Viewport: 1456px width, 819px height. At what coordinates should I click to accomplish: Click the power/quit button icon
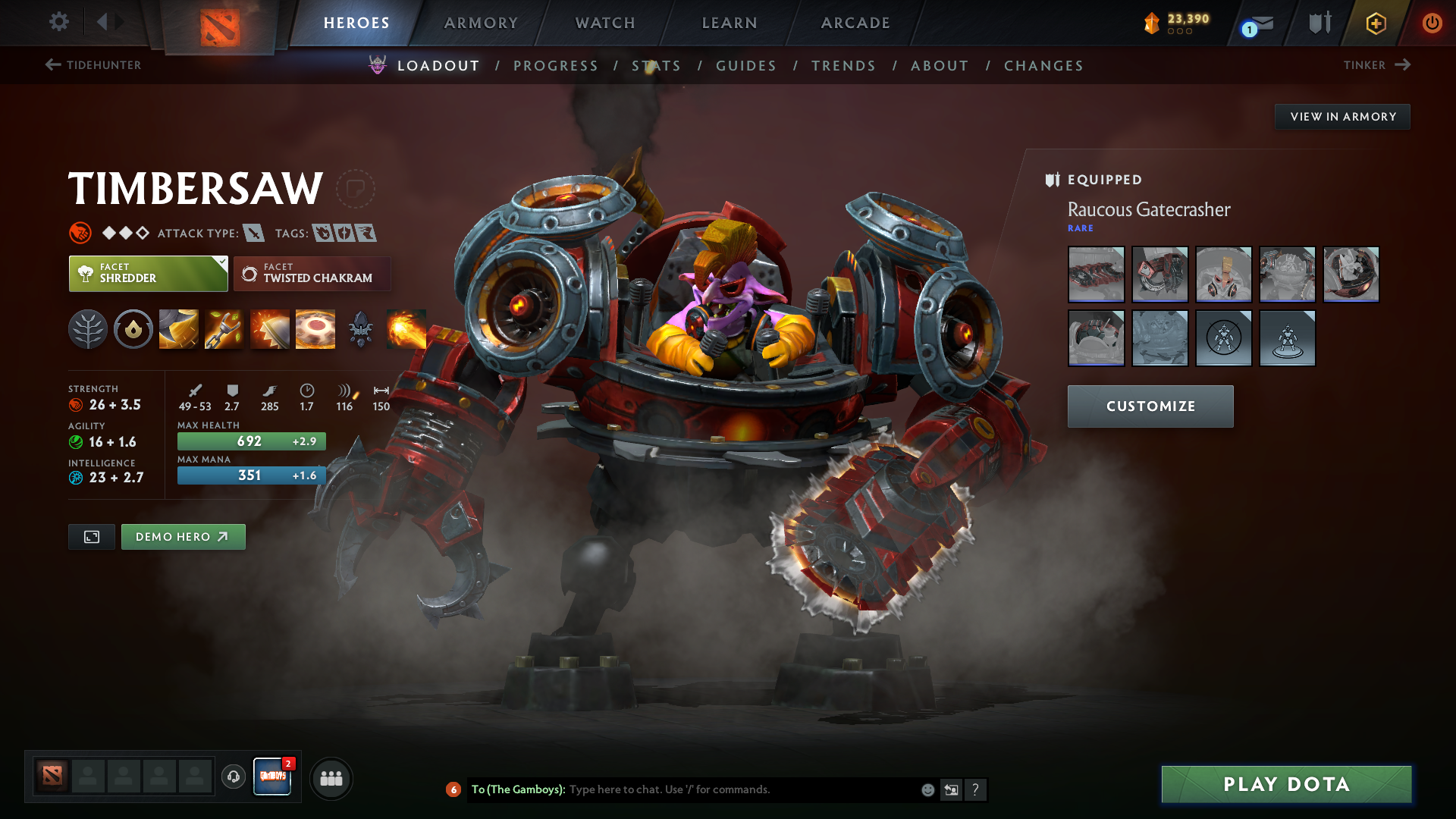[1432, 23]
